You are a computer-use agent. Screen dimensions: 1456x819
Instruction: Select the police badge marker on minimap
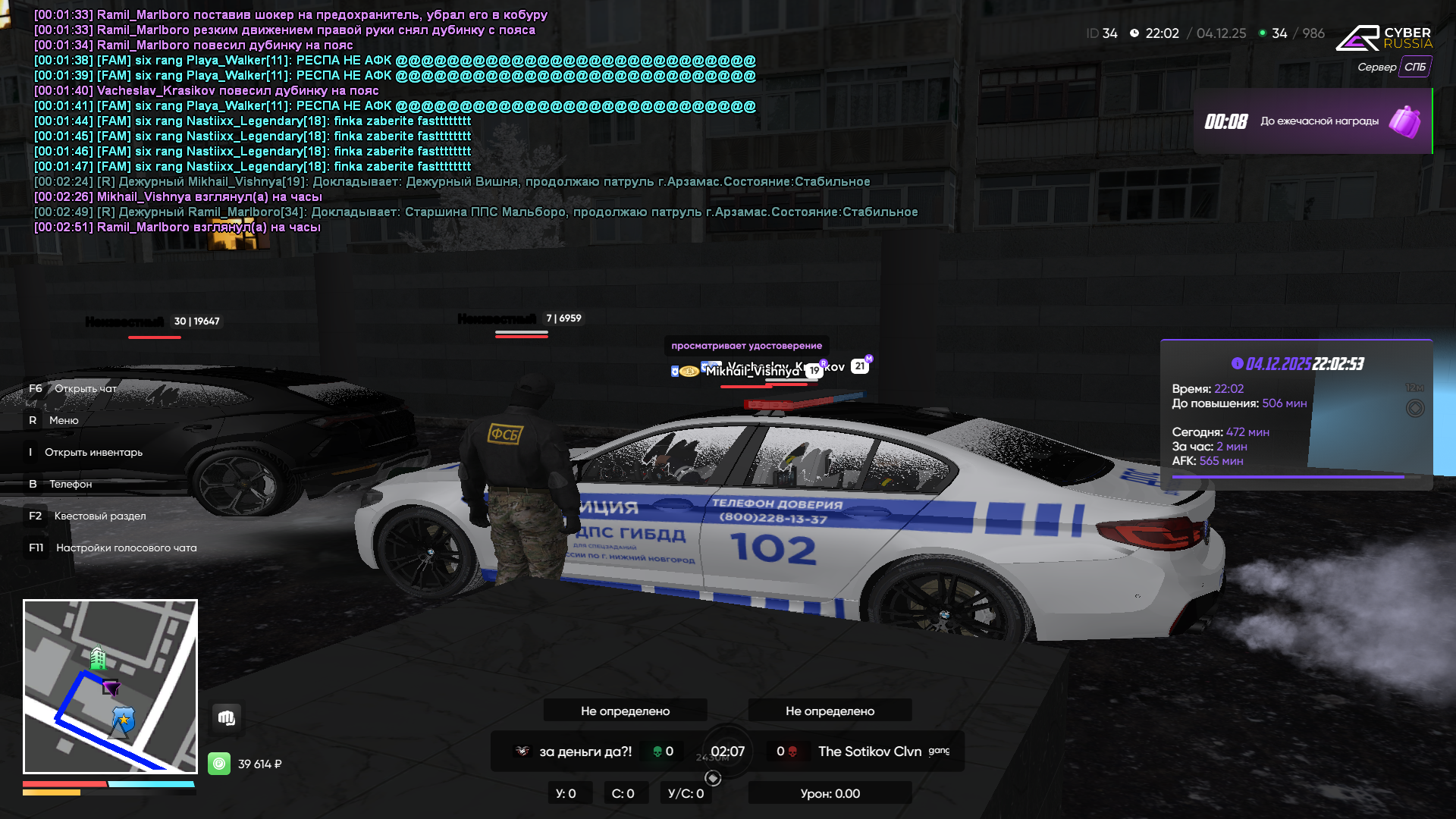point(123,717)
